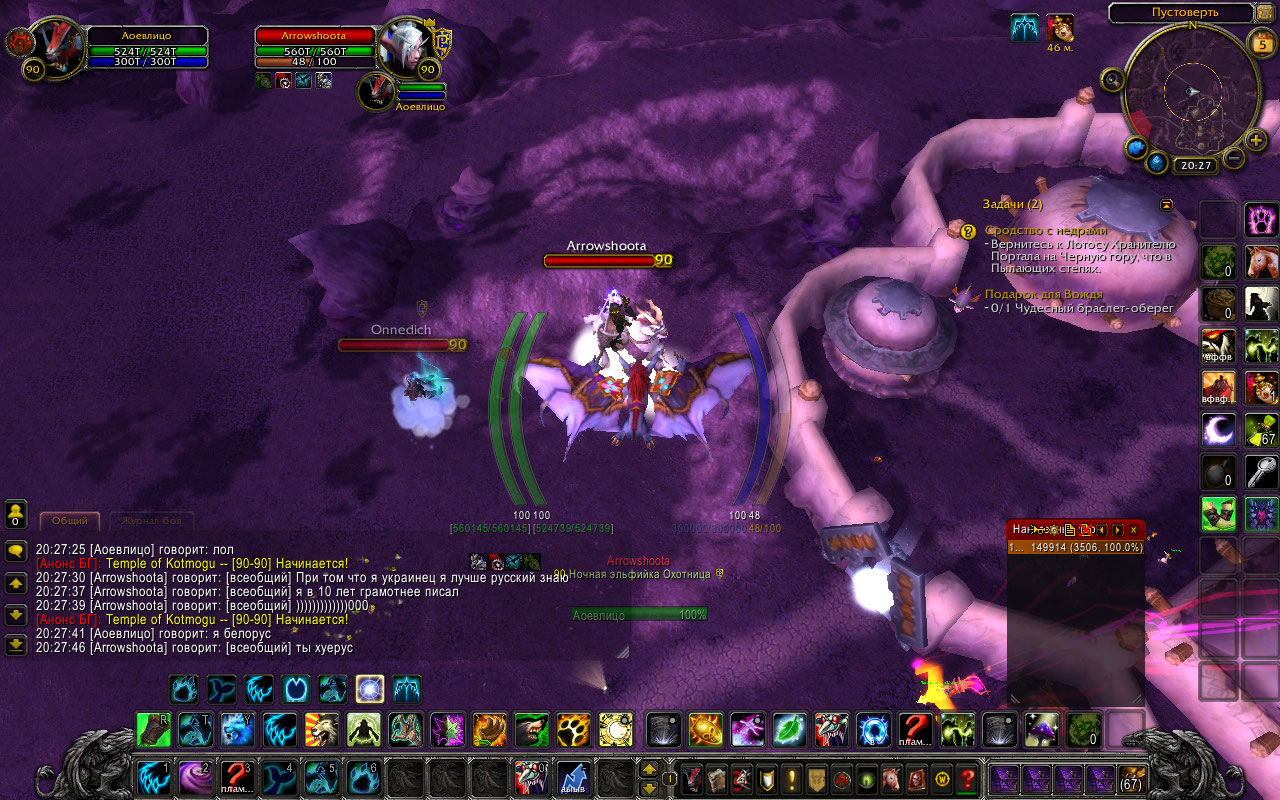Open the red question mark help button

pyautogui.click(x=967, y=777)
